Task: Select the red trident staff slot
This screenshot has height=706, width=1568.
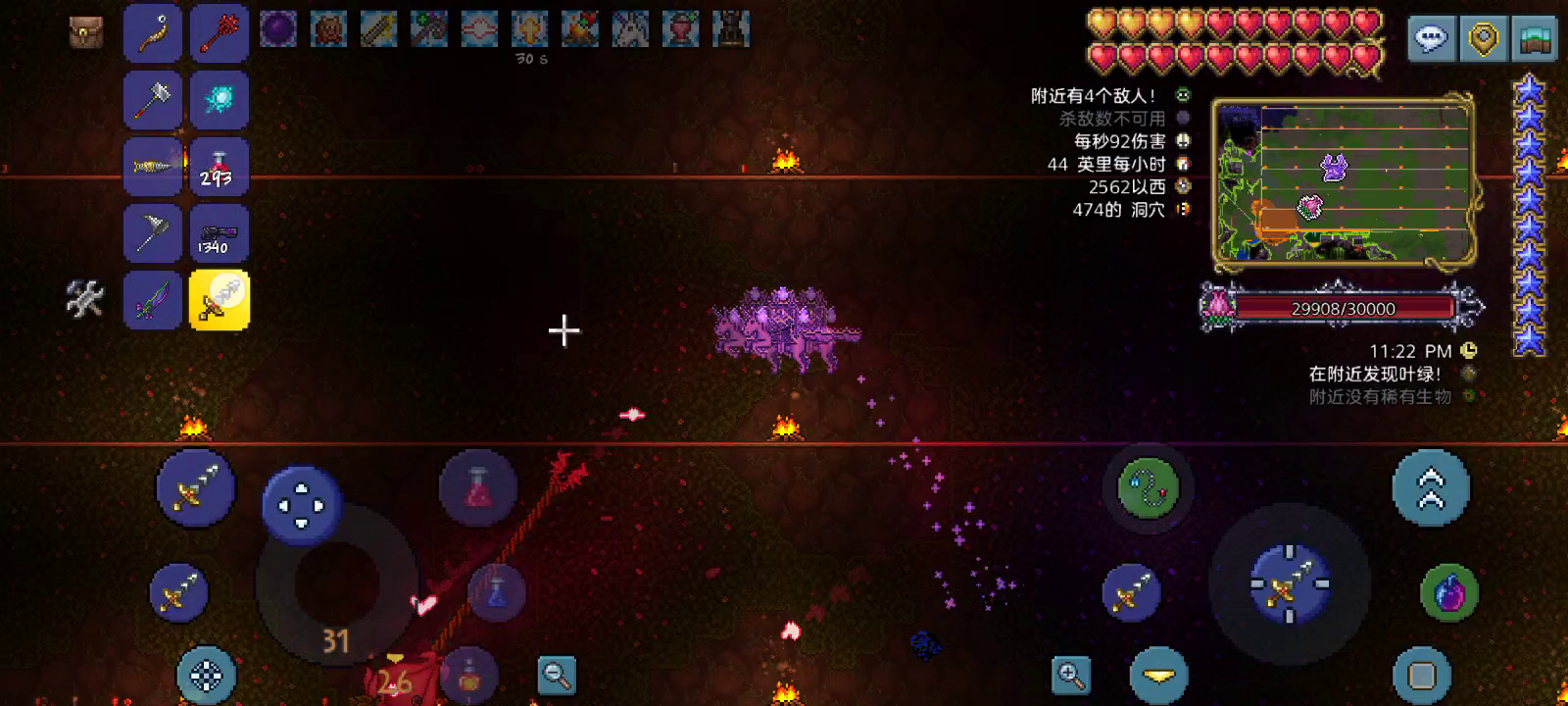Action: 219,33
